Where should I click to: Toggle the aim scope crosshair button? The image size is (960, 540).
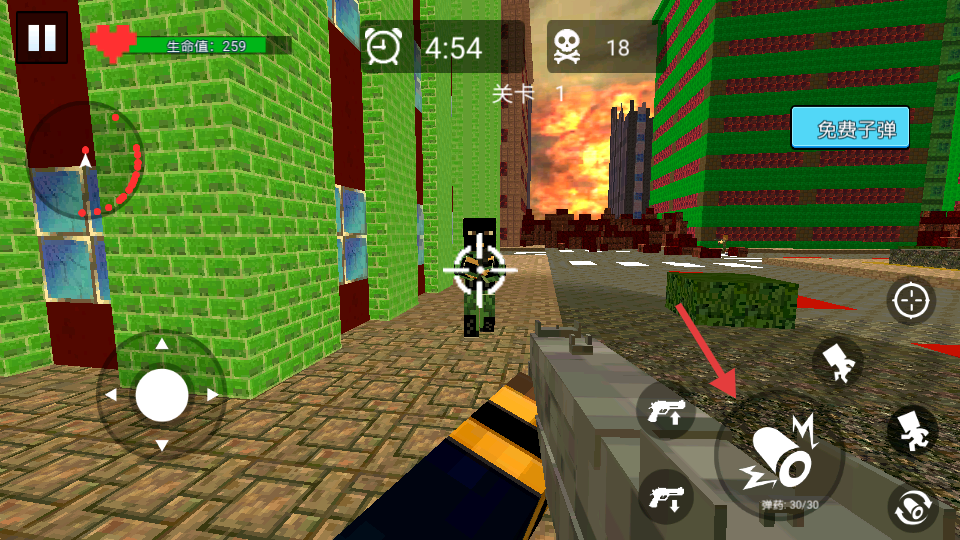point(911,300)
